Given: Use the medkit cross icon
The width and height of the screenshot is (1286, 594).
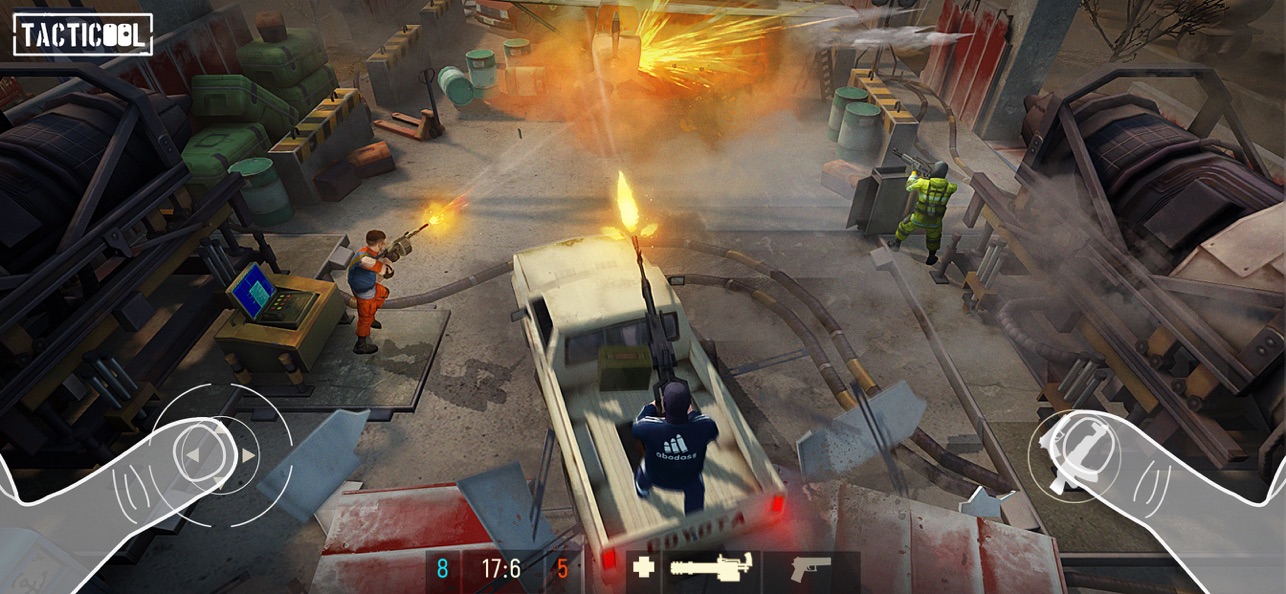Looking at the screenshot, I should (x=644, y=568).
